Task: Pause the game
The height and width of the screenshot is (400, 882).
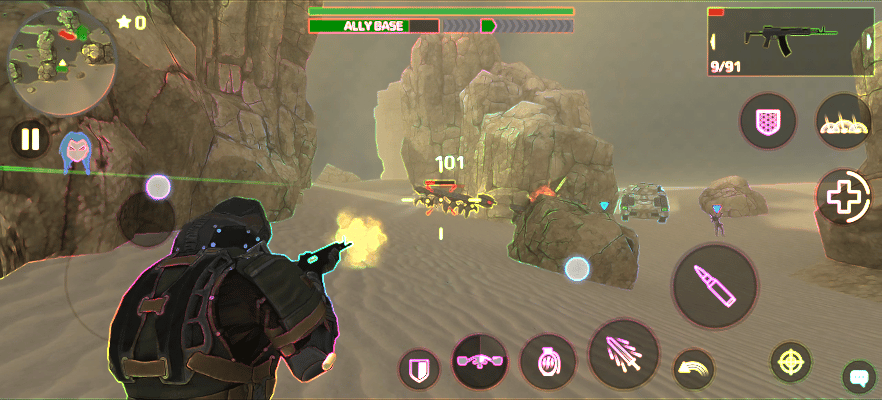Action: pyautogui.click(x=30, y=139)
